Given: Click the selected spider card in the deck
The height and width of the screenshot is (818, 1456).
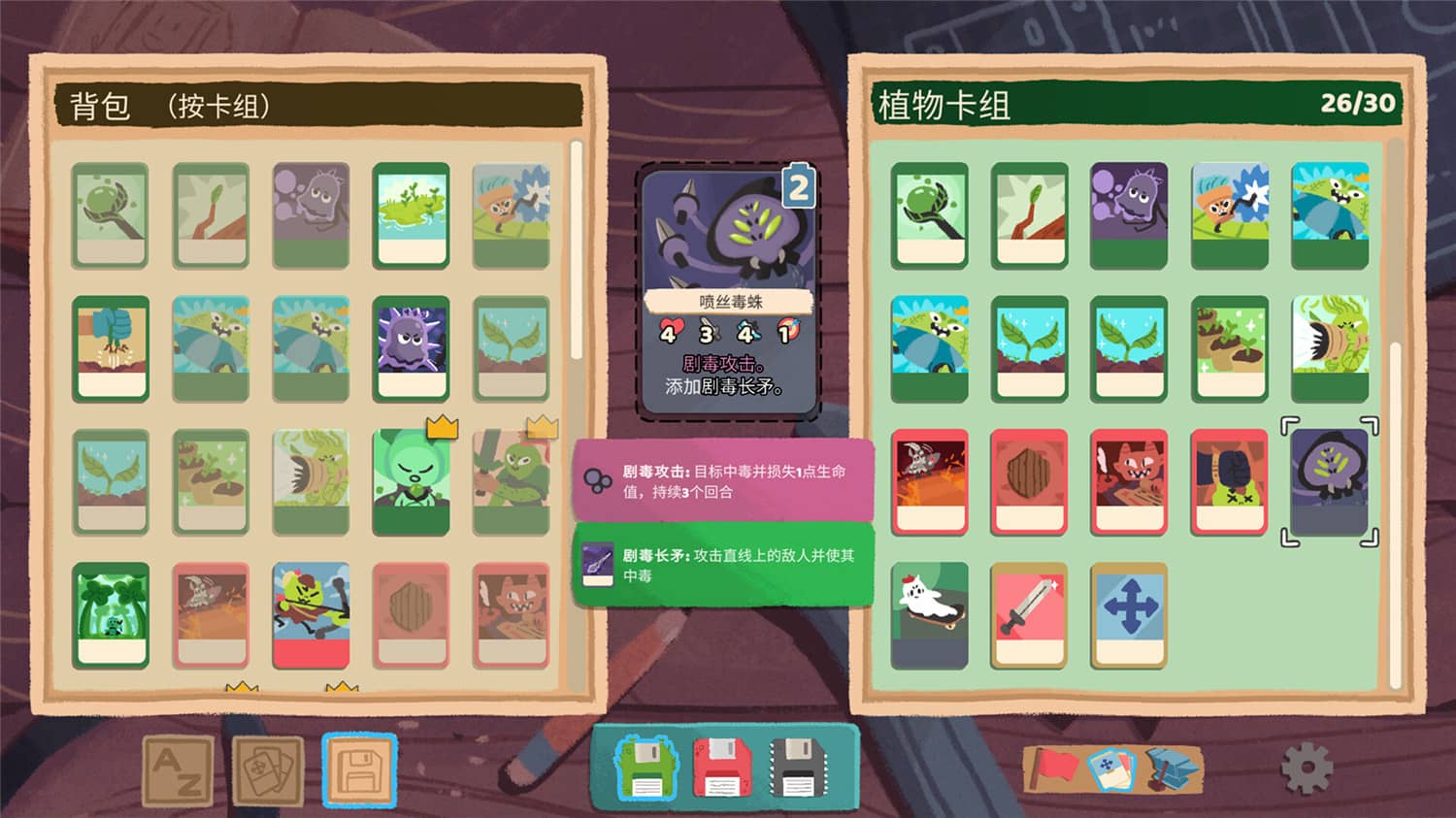Looking at the screenshot, I should click(1331, 479).
